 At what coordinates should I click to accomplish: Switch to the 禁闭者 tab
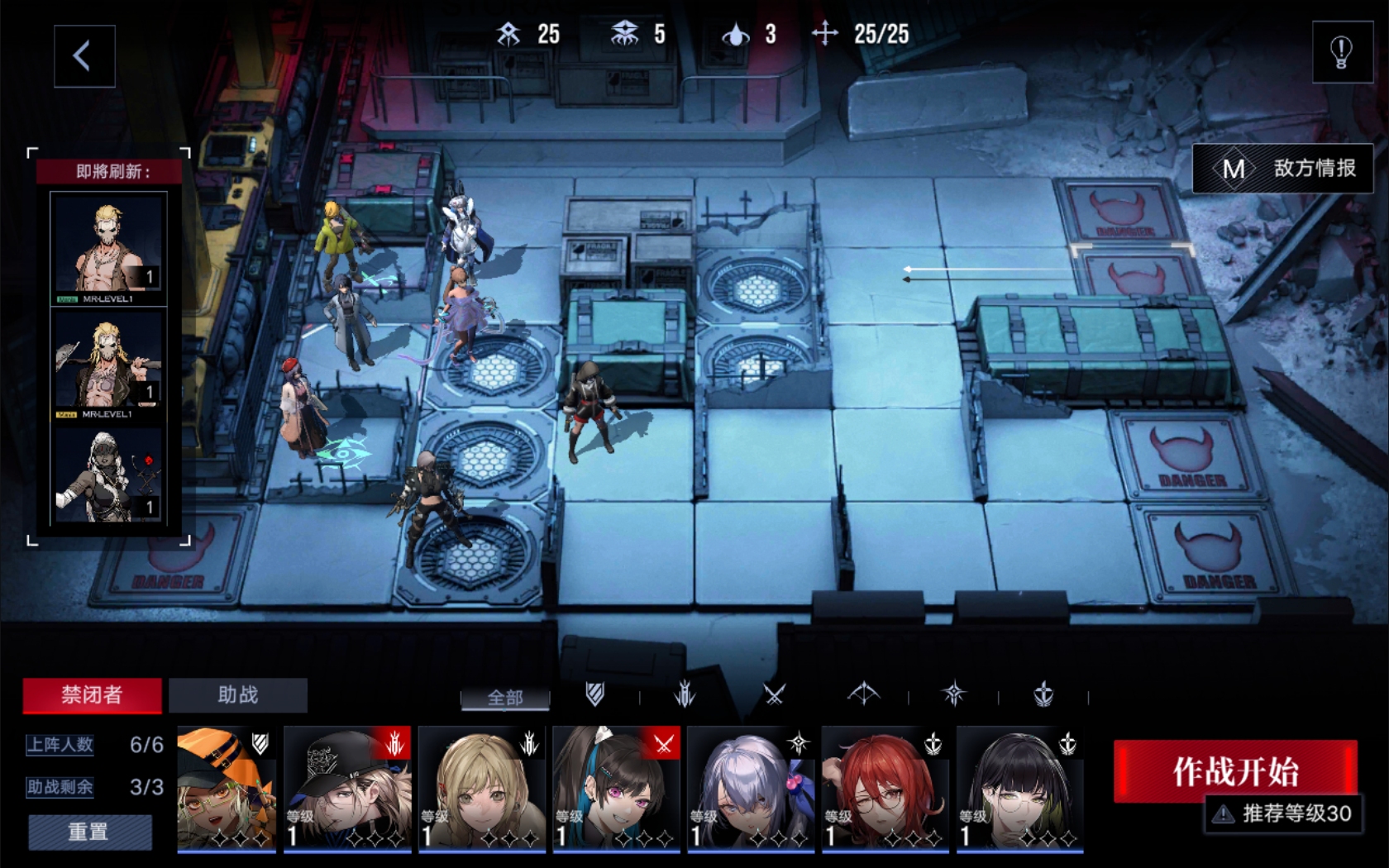pos(92,695)
